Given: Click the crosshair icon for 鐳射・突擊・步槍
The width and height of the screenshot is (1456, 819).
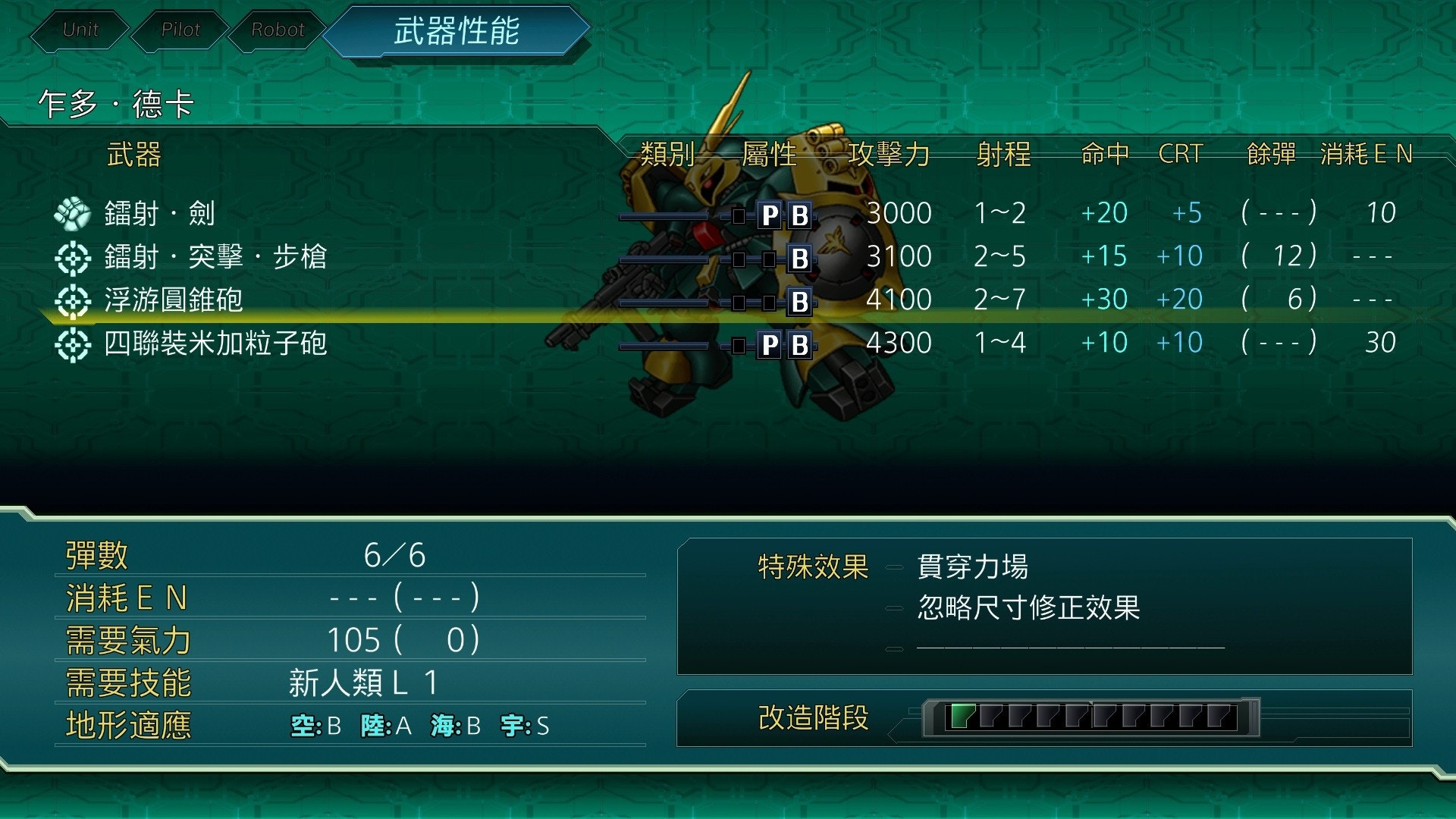Looking at the screenshot, I should pyautogui.click(x=72, y=256).
